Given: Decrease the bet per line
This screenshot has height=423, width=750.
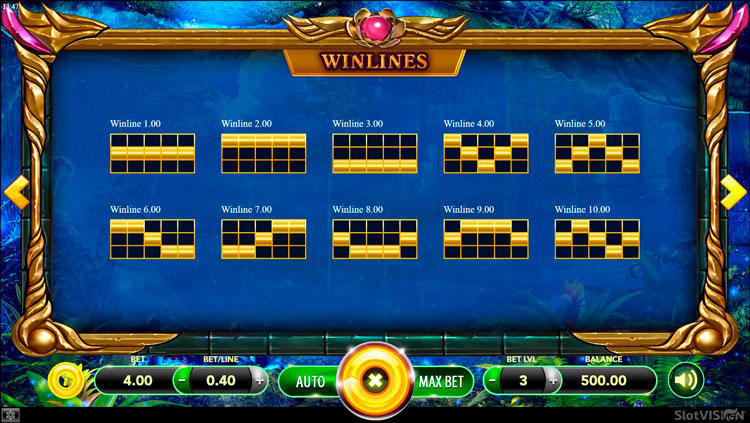Looking at the screenshot, I should pyautogui.click(x=181, y=380).
